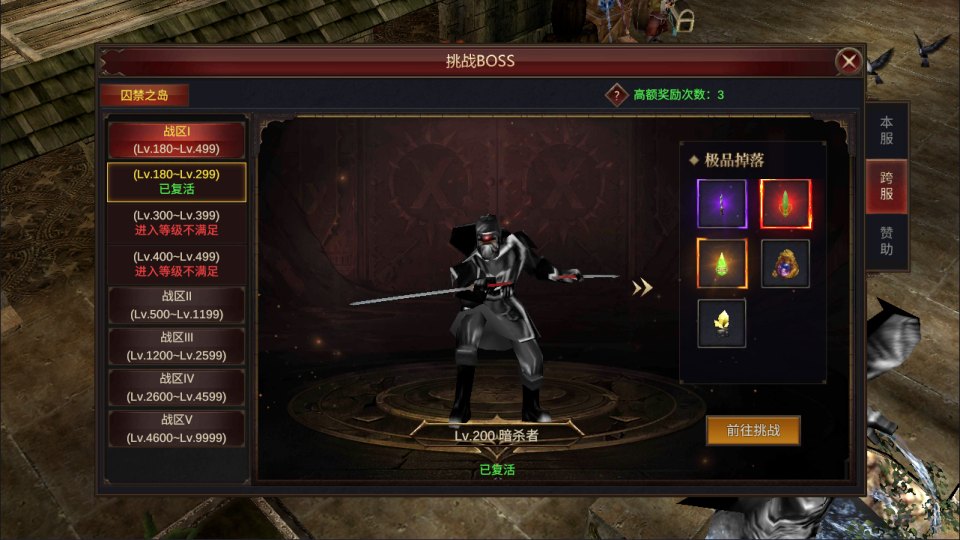Viewport: 960px width, 540px height.
Task: Inspect the yellow crystal drop item
Action: point(722,323)
